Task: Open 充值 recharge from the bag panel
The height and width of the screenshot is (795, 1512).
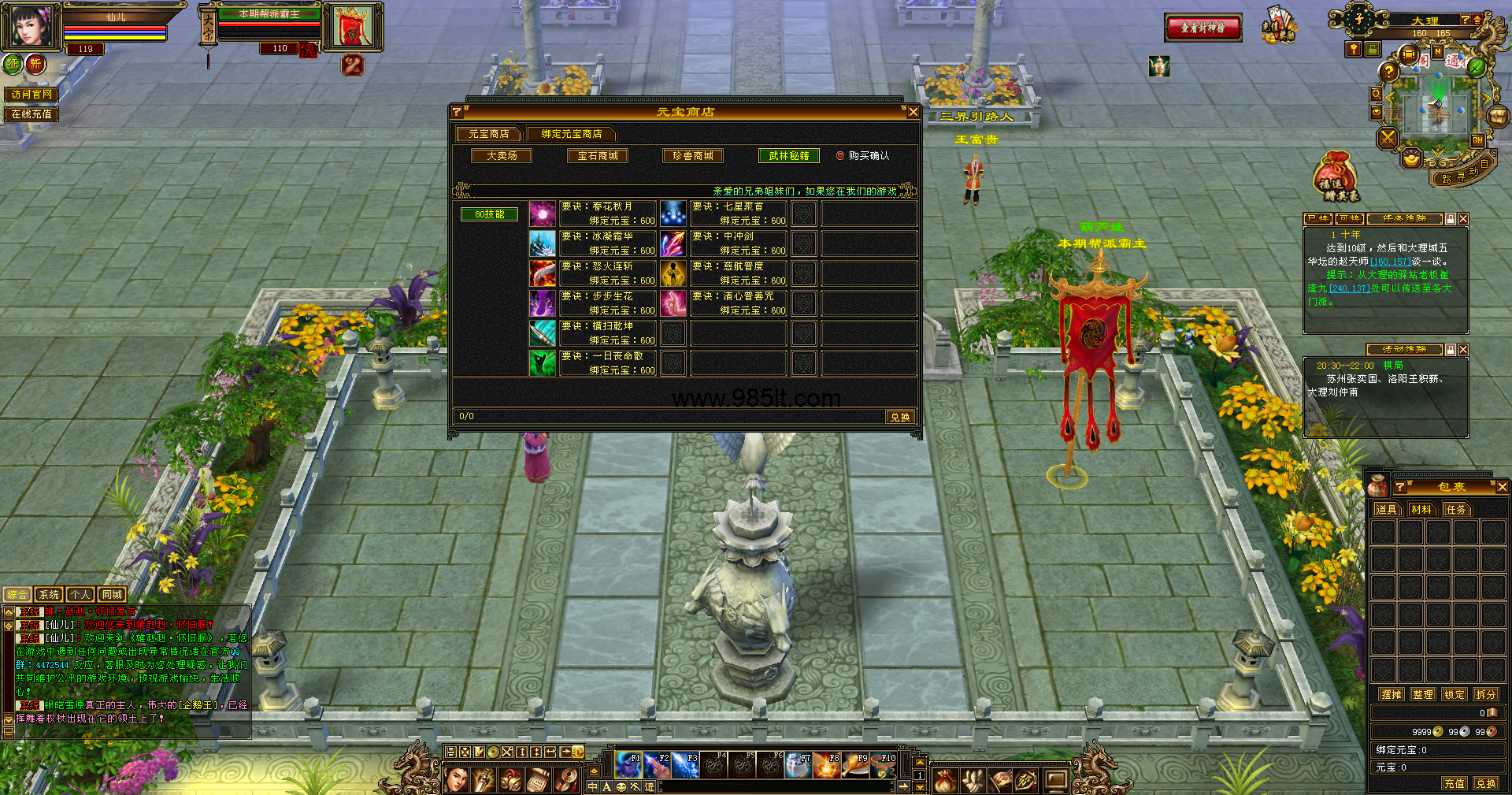Action: tap(1455, 783)
